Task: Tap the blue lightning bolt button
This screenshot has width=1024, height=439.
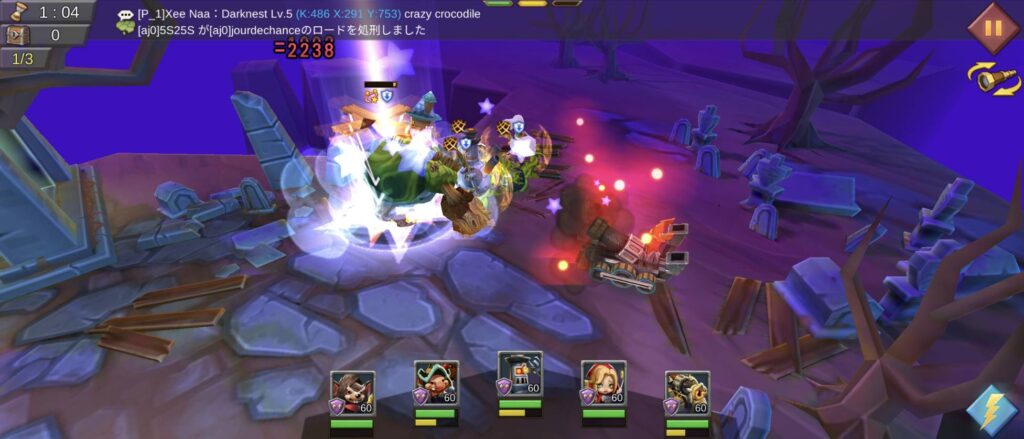Action: coord(991,411)
